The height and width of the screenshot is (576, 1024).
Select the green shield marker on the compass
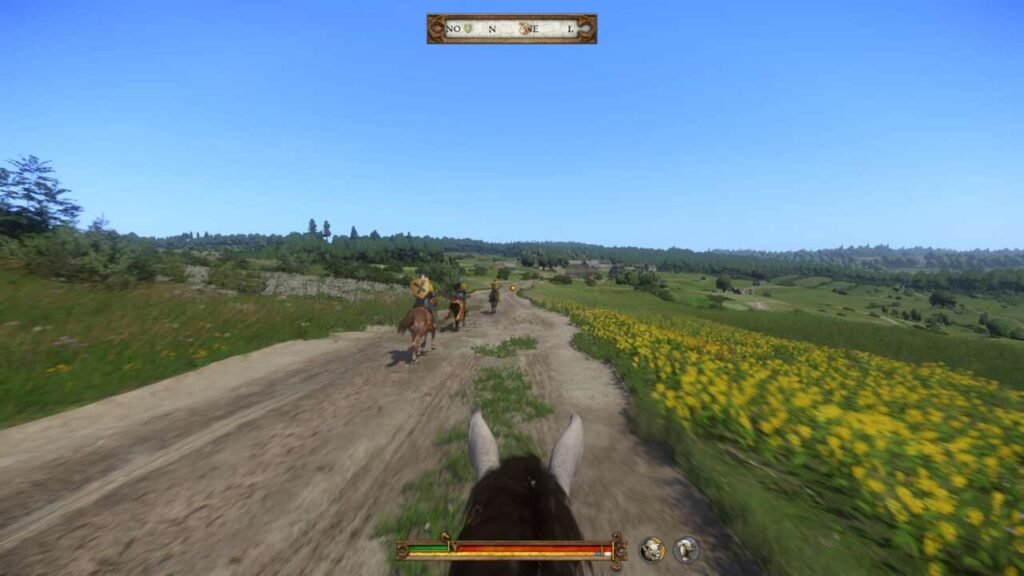pyautogui.click(x=468, y=29)
